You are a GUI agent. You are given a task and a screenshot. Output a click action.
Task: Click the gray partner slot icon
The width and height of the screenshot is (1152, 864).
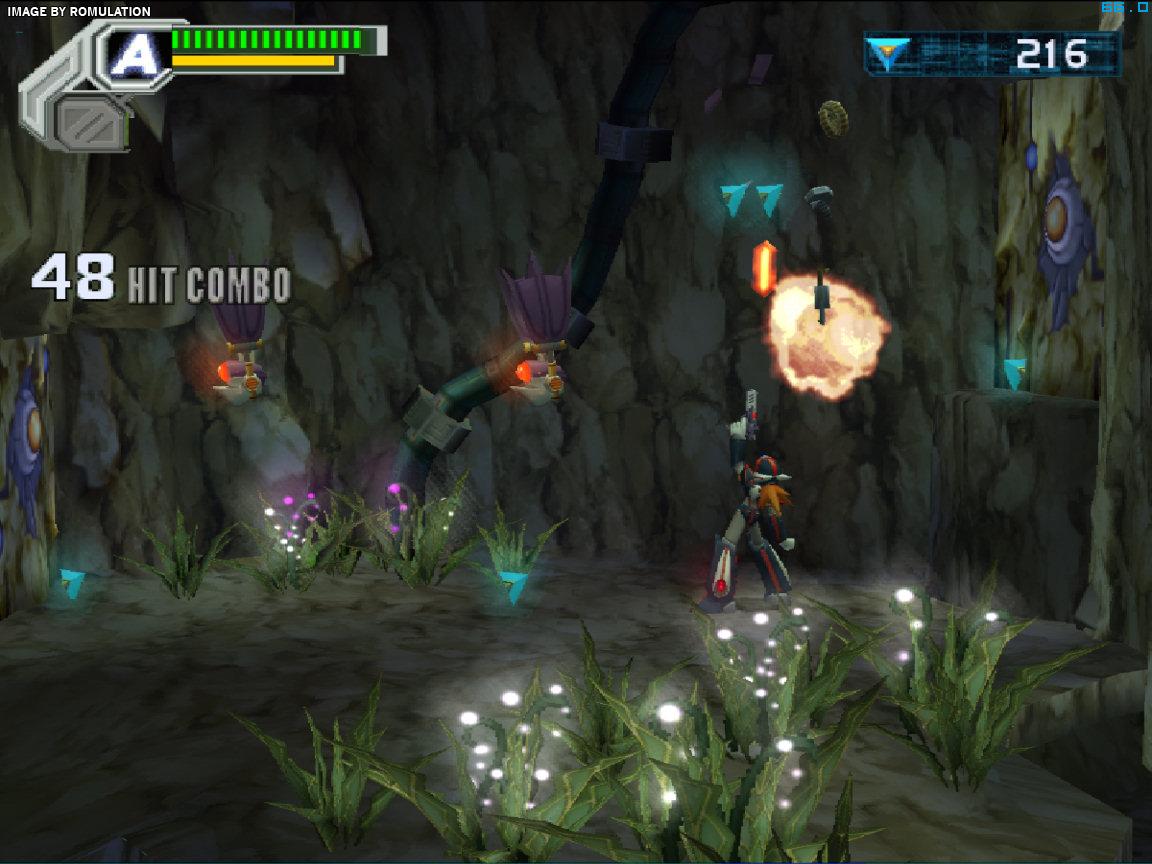[90, 122]
